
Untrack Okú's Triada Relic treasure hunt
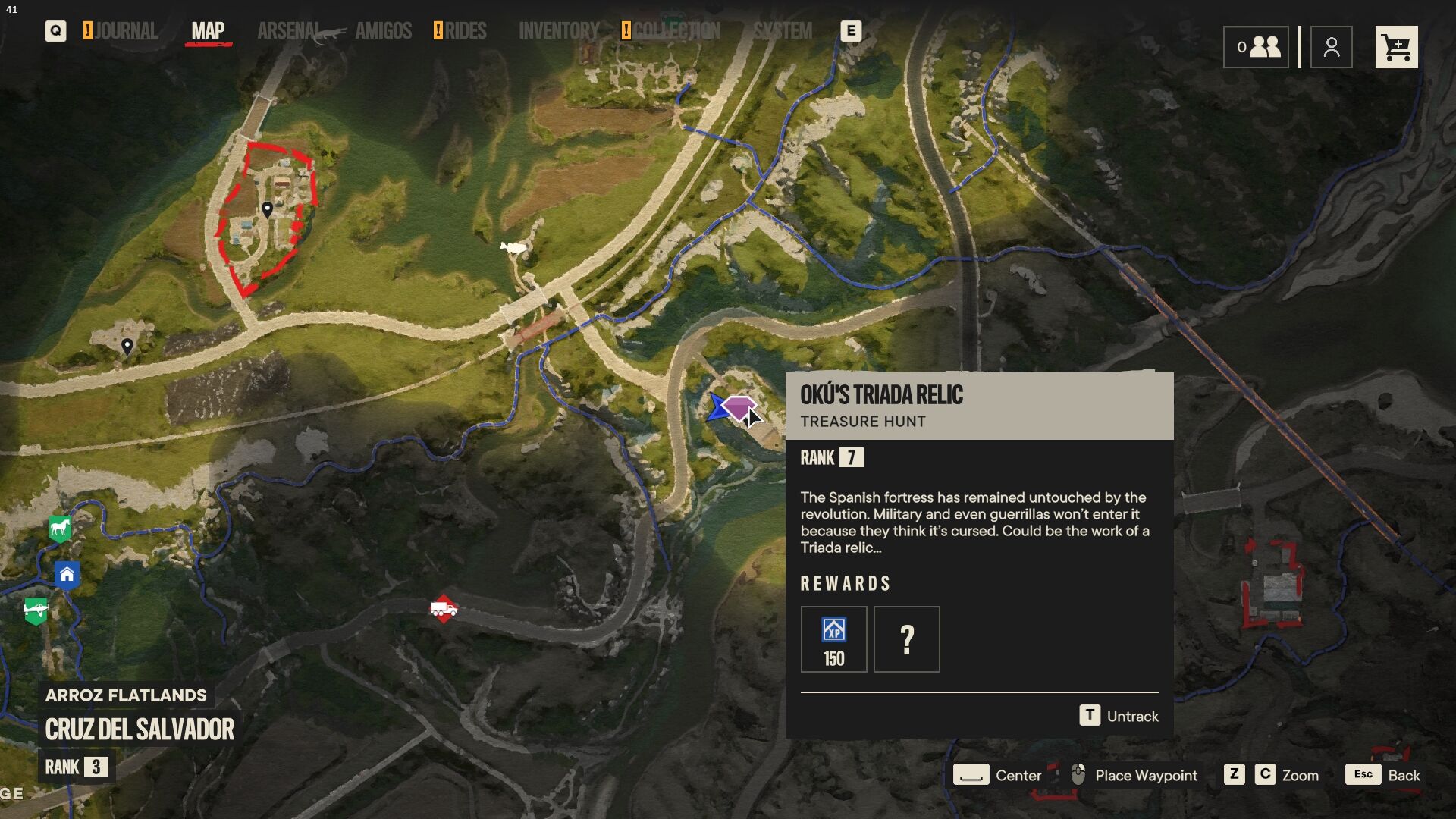[1119, 716]
